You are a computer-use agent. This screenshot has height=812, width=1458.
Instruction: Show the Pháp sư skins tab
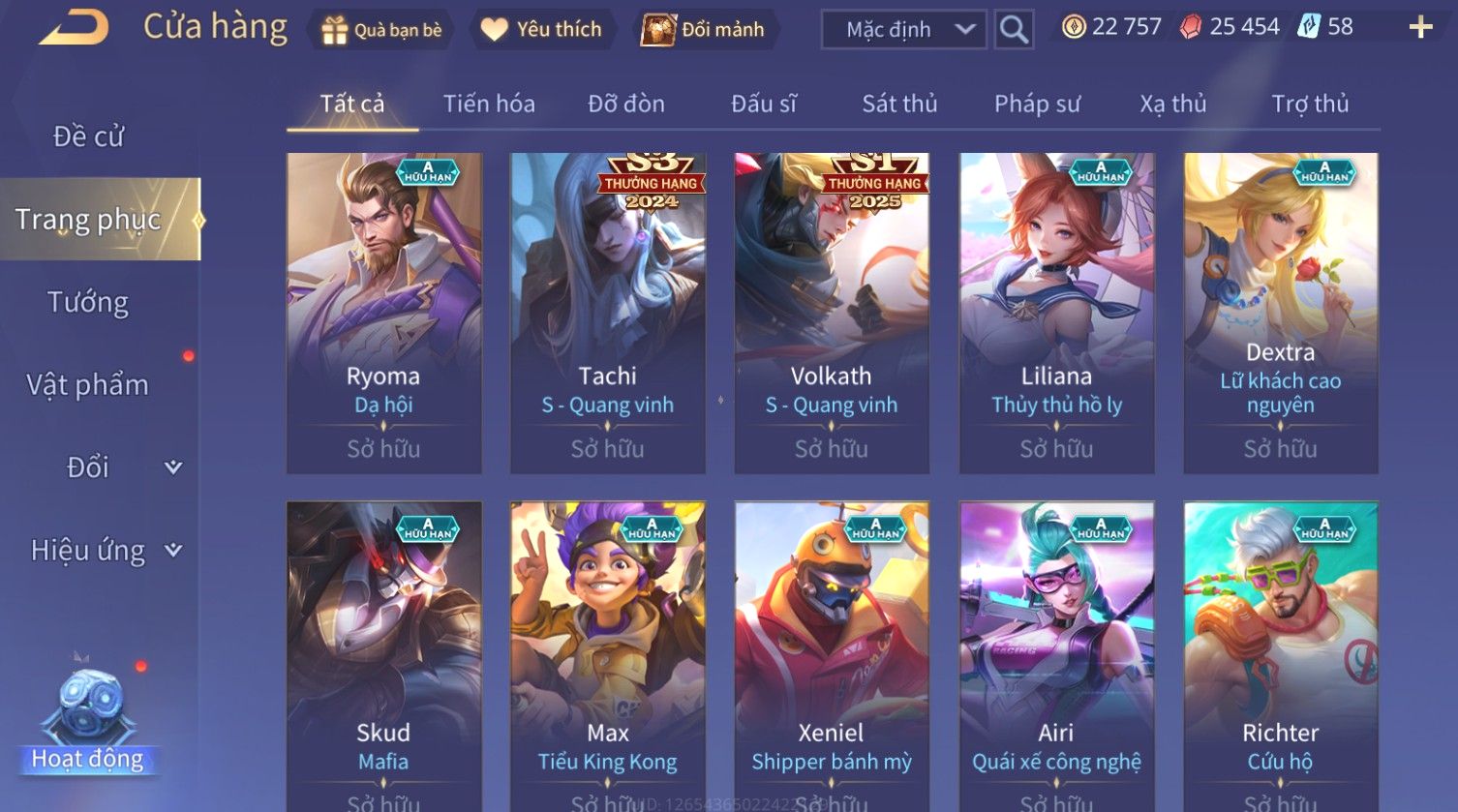tap(1037, 104)
